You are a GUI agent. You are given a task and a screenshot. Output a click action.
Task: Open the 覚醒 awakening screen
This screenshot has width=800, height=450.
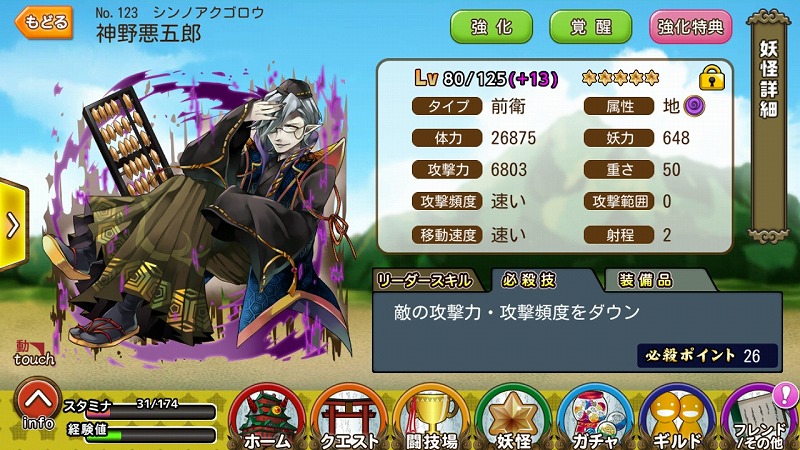(589, 27)
